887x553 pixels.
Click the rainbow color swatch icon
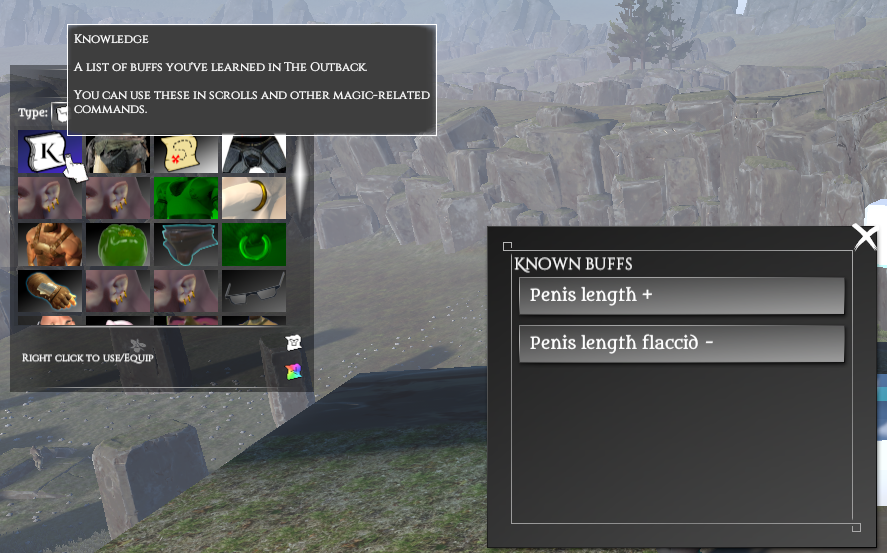pyautogui.click(x=293, y=372)
